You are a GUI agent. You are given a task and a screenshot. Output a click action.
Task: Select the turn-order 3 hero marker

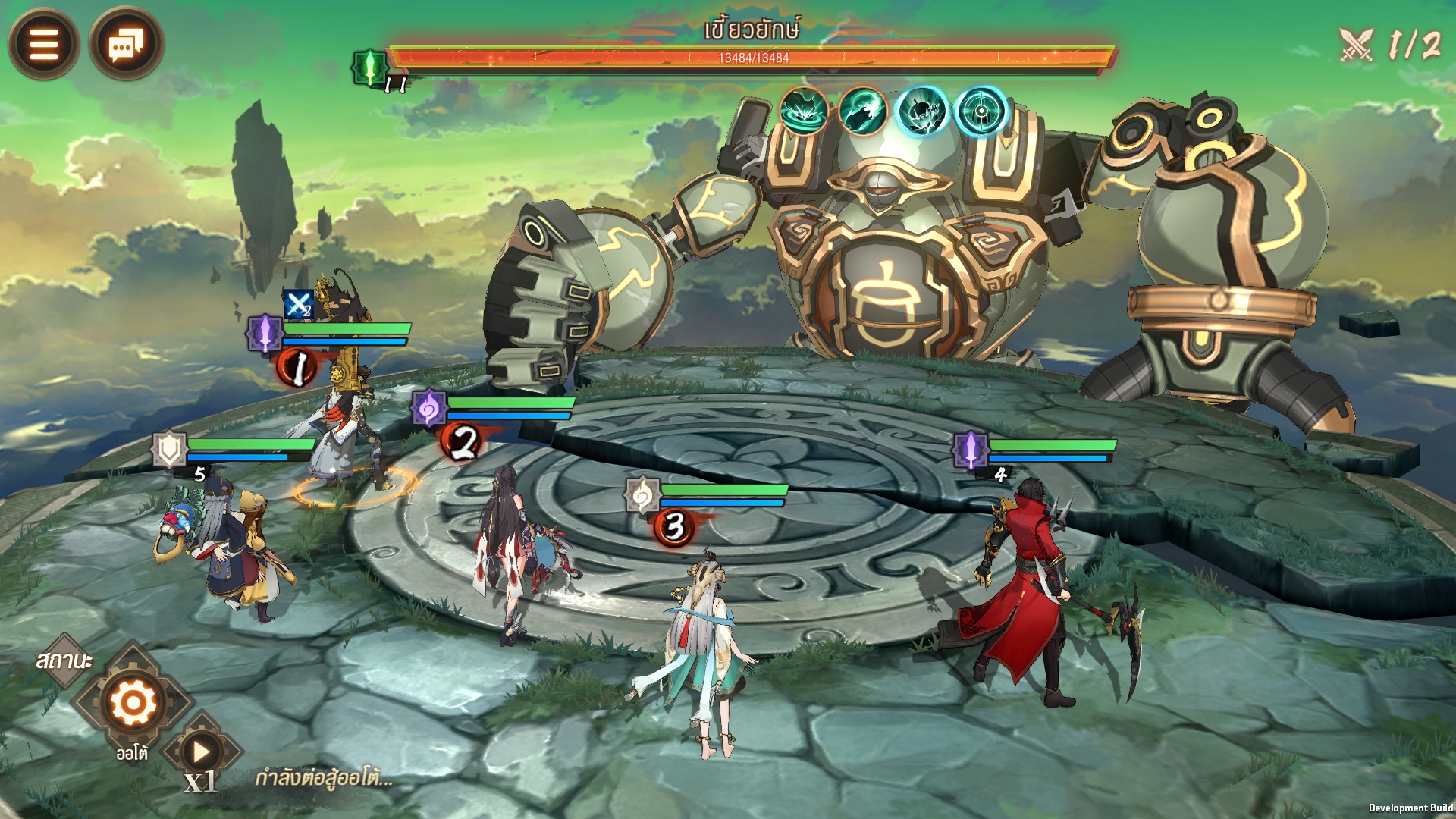673,526
